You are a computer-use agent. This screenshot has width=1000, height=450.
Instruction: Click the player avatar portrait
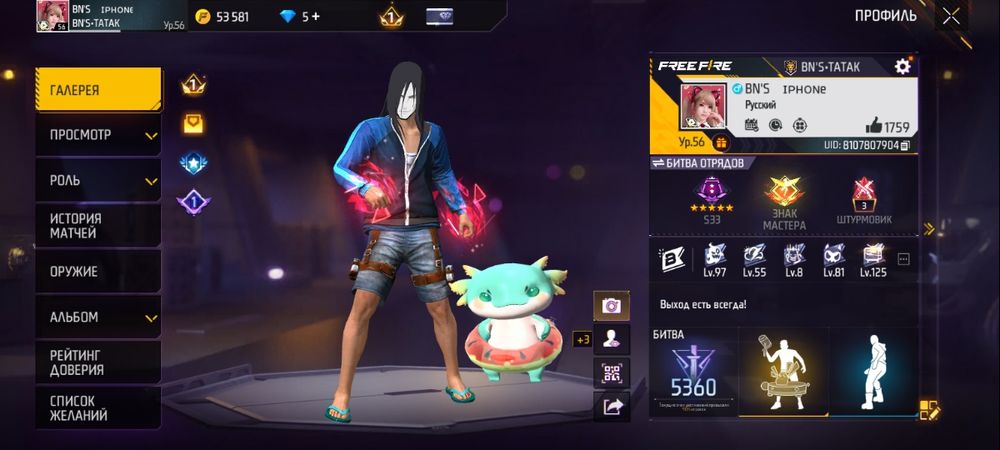(703, 107)
